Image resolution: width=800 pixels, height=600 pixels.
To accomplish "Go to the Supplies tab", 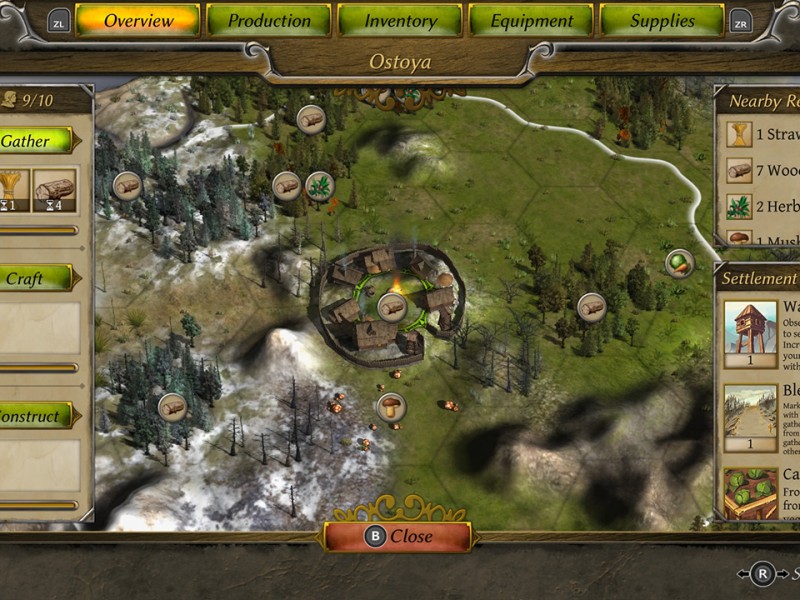I will (662, 20).
